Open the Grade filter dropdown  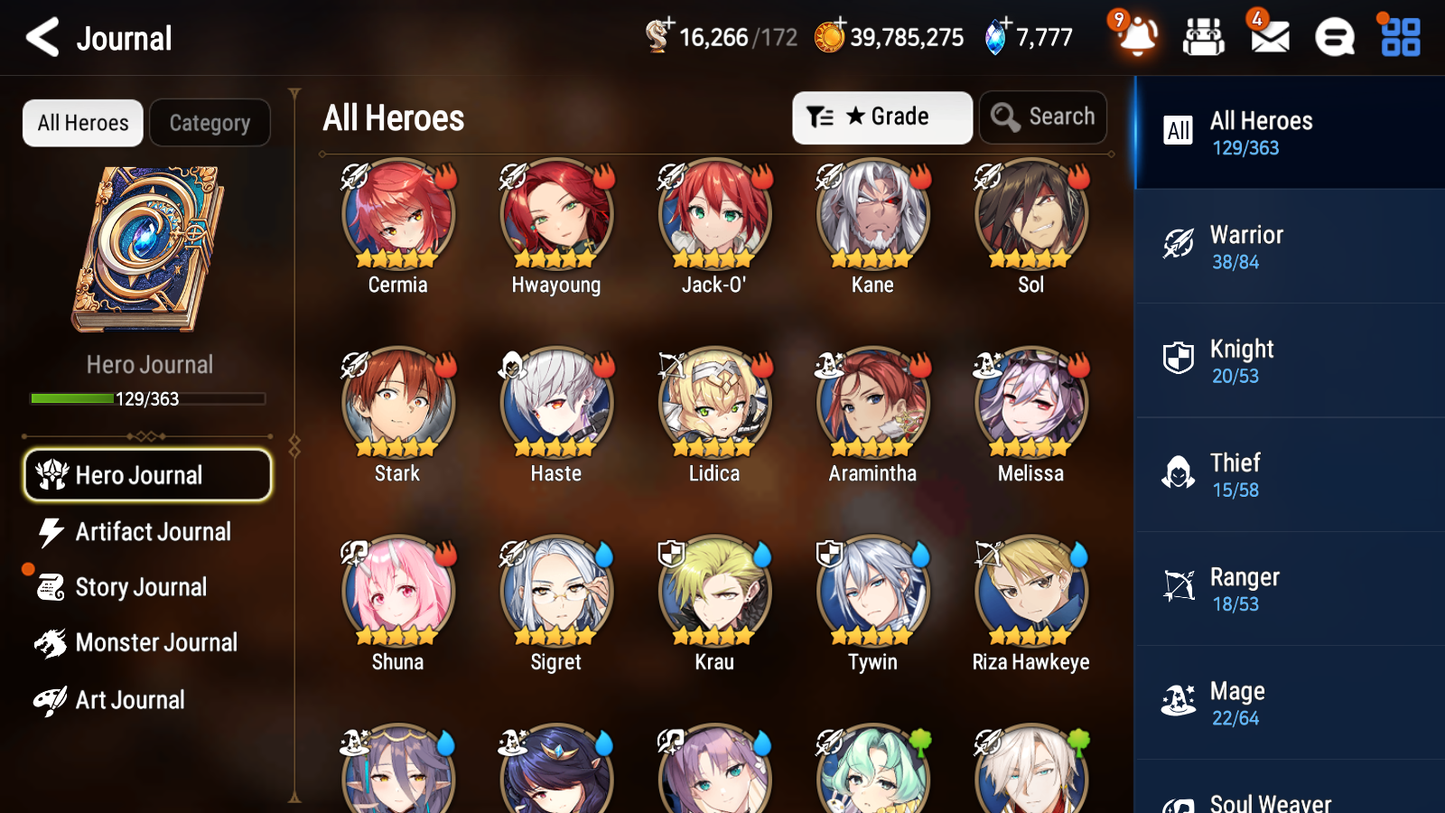click(x=882, y=117)
